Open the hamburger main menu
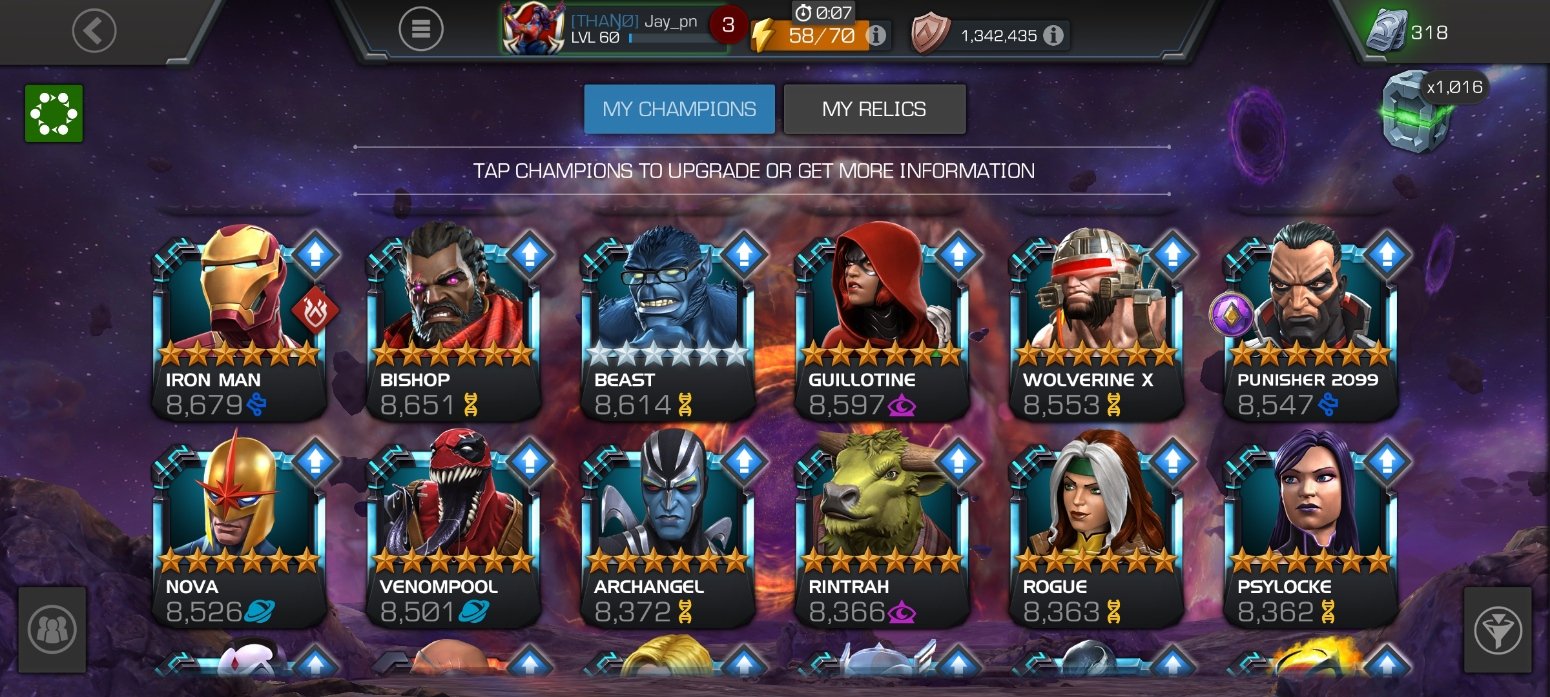 pos(421,30)
